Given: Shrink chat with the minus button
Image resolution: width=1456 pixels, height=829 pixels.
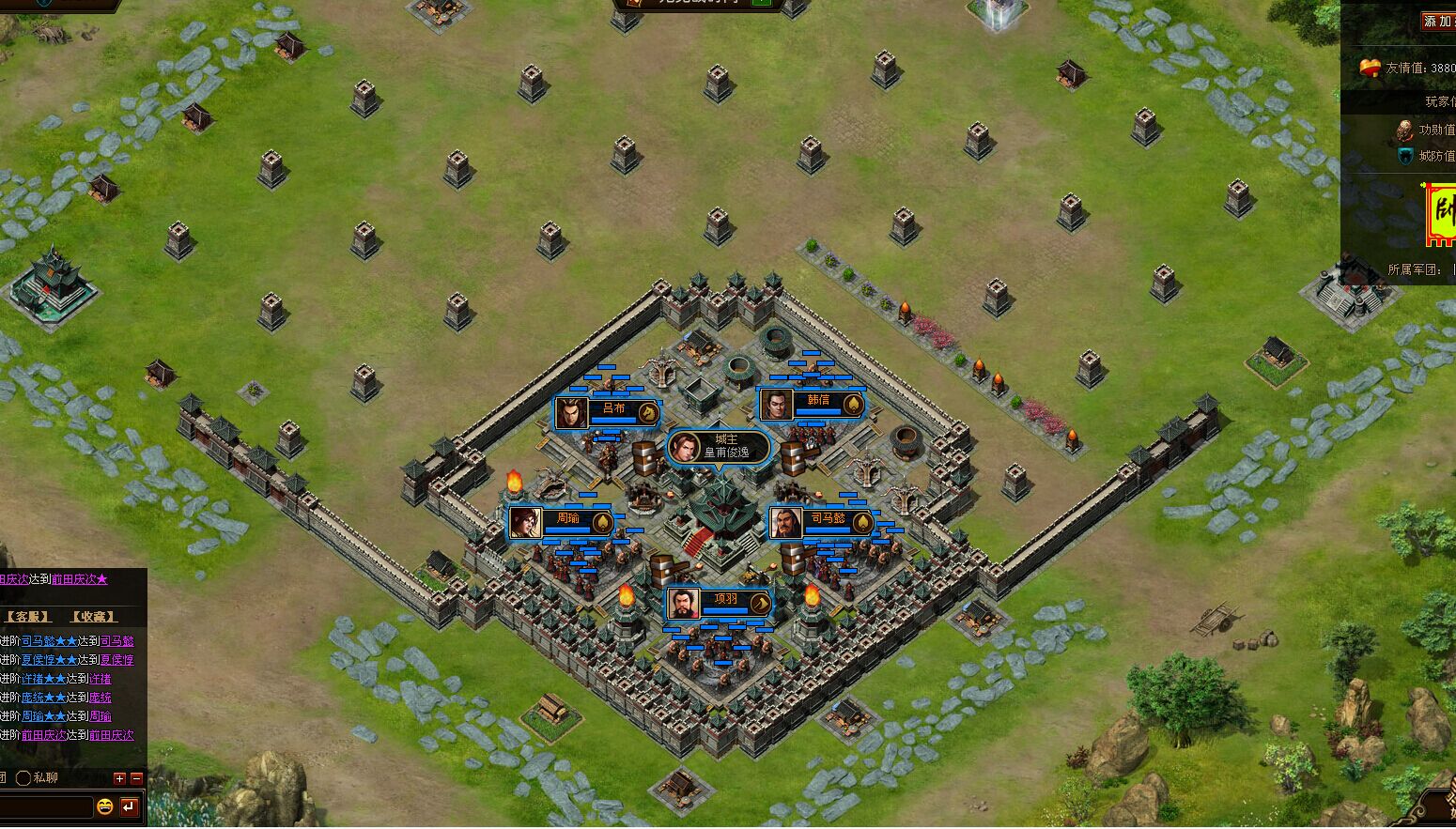Looking at the screenshot, I should click(x=136, y=778).
